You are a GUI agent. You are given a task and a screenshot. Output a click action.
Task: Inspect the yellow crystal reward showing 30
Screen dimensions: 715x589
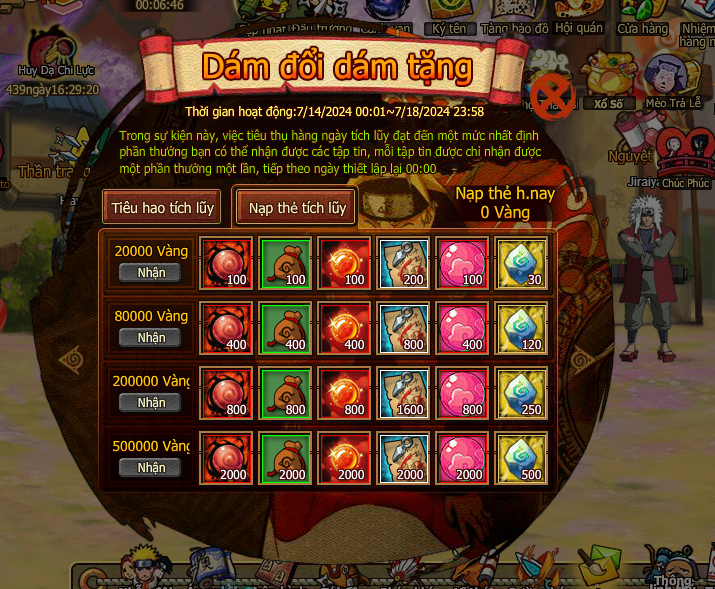521,263
